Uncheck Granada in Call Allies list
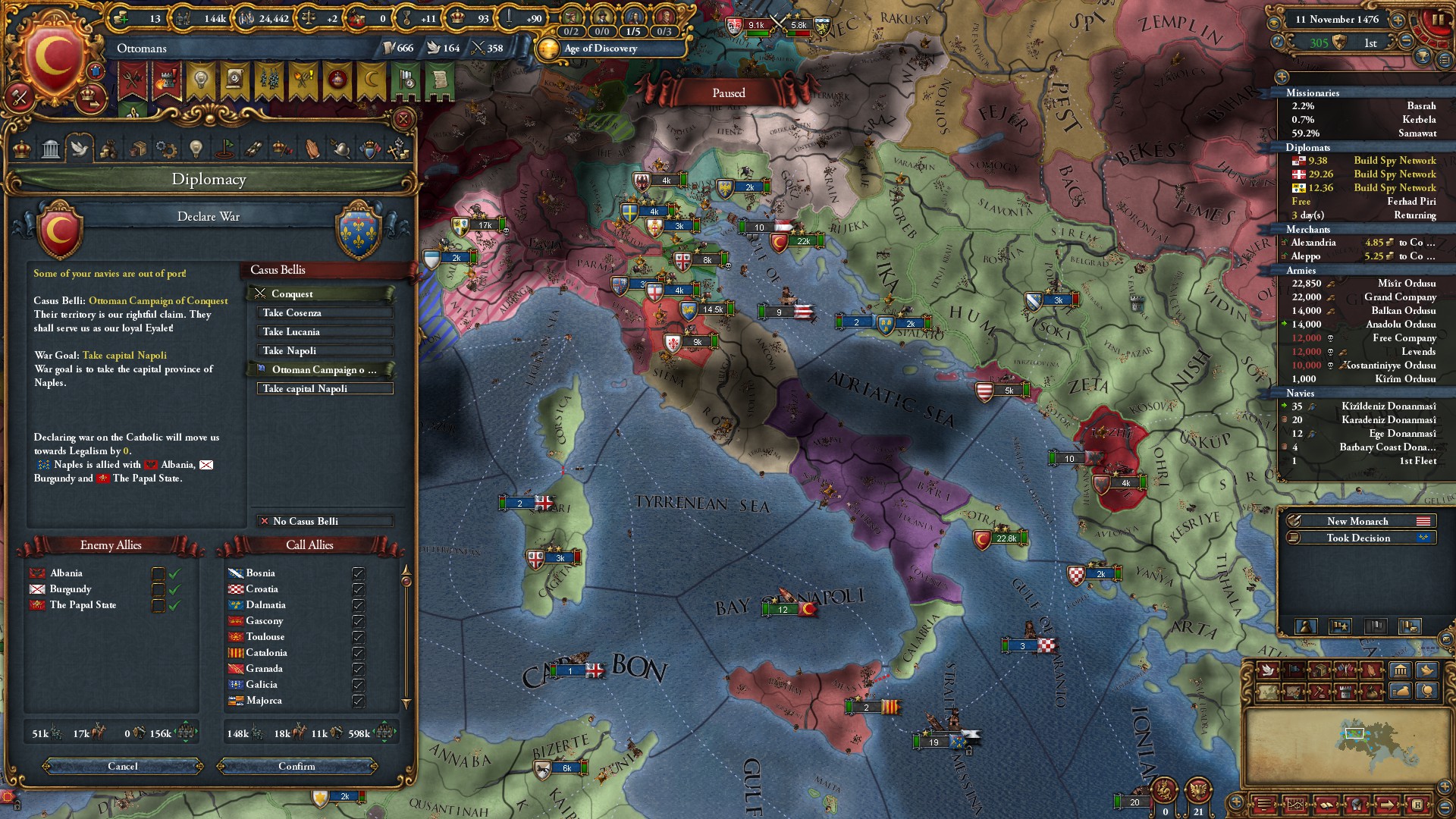Viewport: 1456px width, 819px height. pyautogui.click(x=358, y=669)
